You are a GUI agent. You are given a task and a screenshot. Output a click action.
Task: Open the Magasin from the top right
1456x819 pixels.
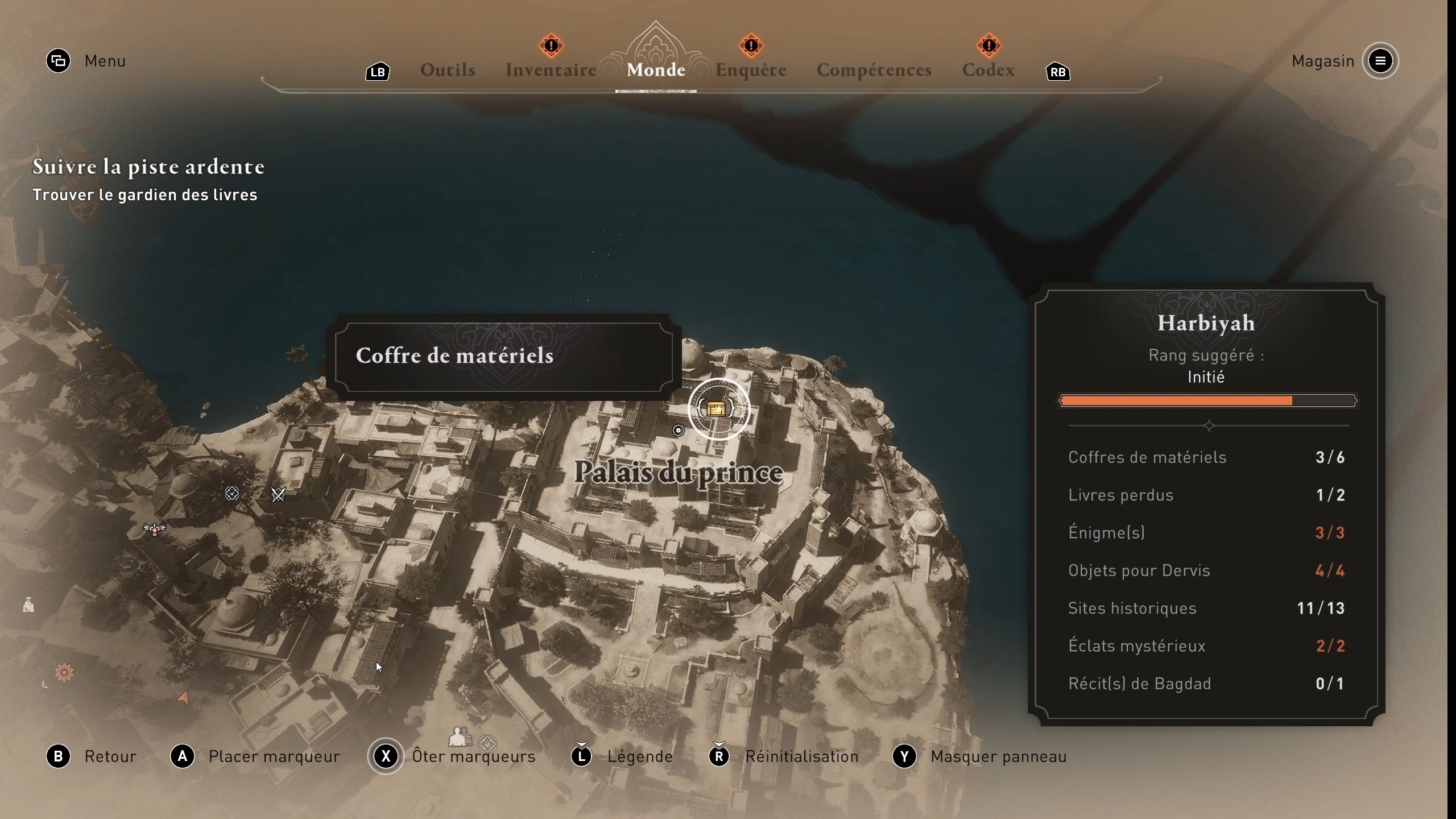tap(1323, 61)
